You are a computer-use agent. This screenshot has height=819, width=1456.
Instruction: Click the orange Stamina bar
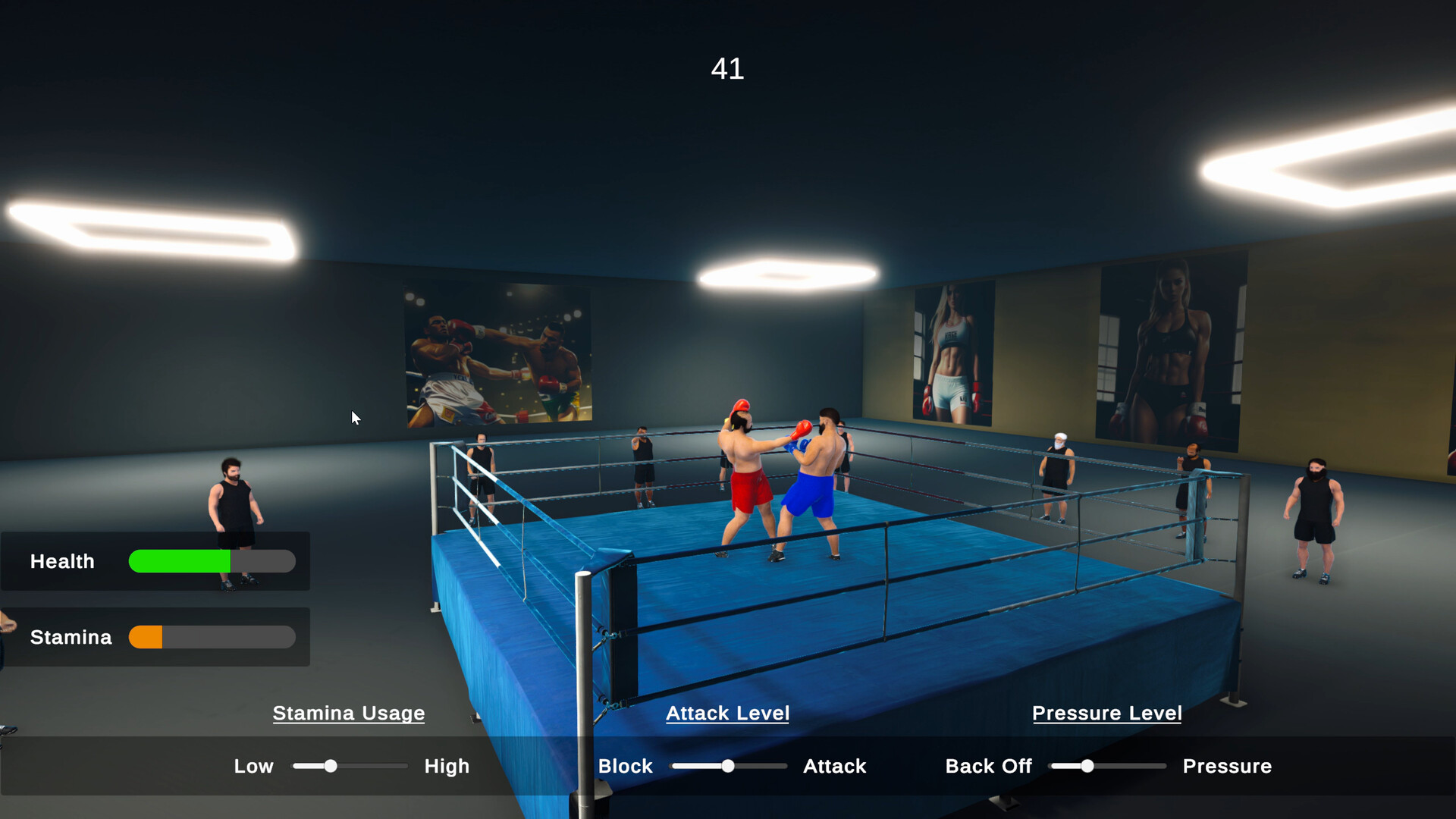click(x=146, y=637)
